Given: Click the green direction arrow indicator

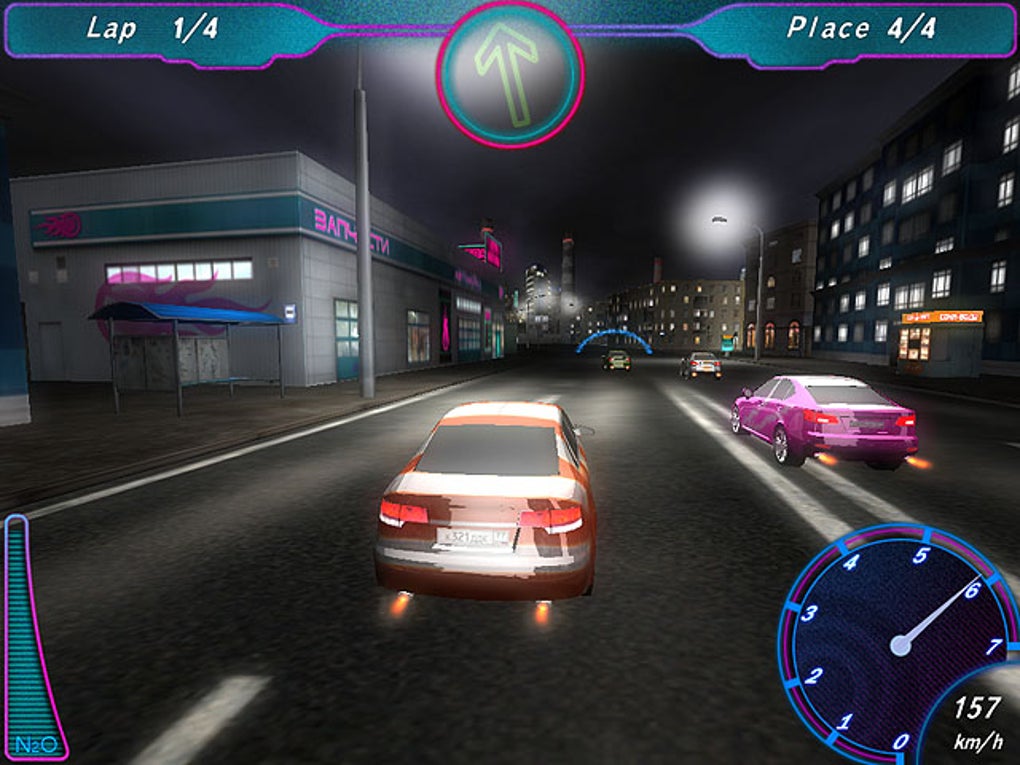Looking at the screenshot, I should [509, 75].
